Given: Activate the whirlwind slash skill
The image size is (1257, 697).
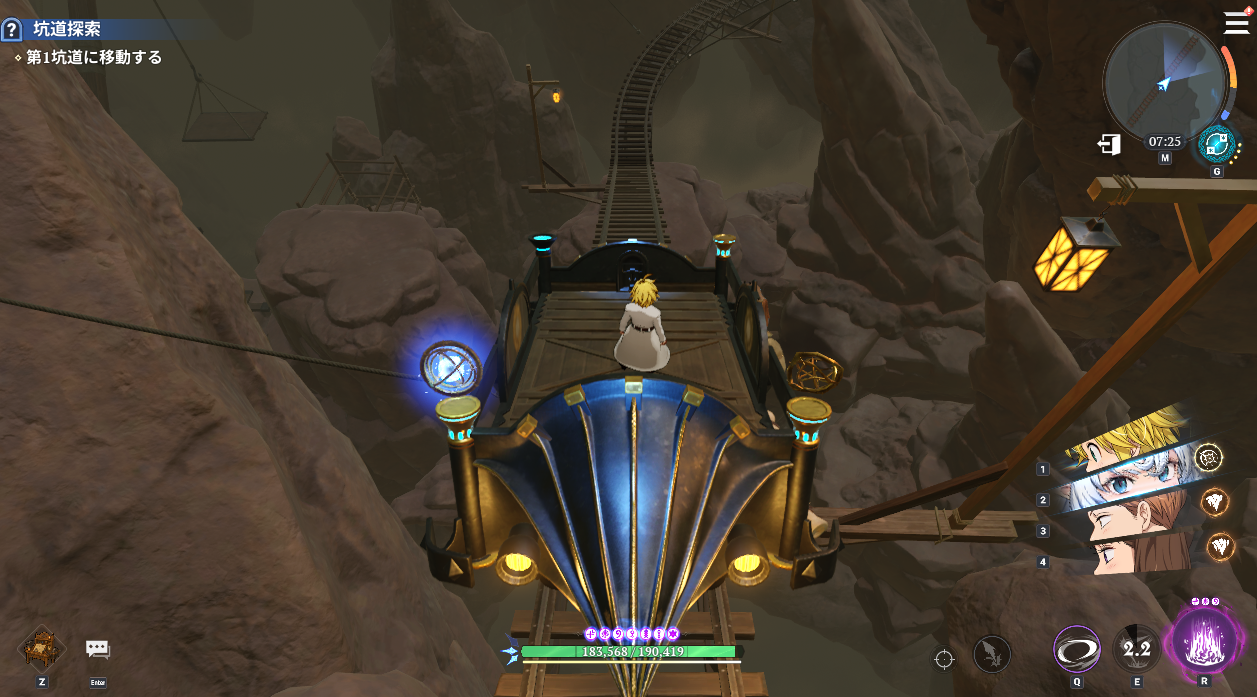Looking at the screenshot, I should tap(1077, 650).
